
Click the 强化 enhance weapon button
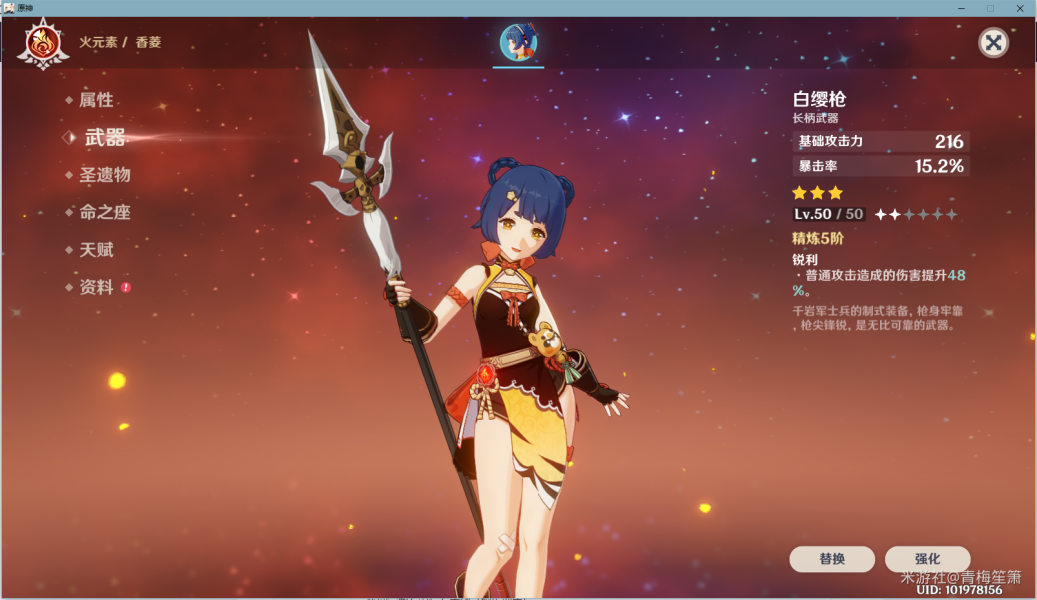[927, 559]
